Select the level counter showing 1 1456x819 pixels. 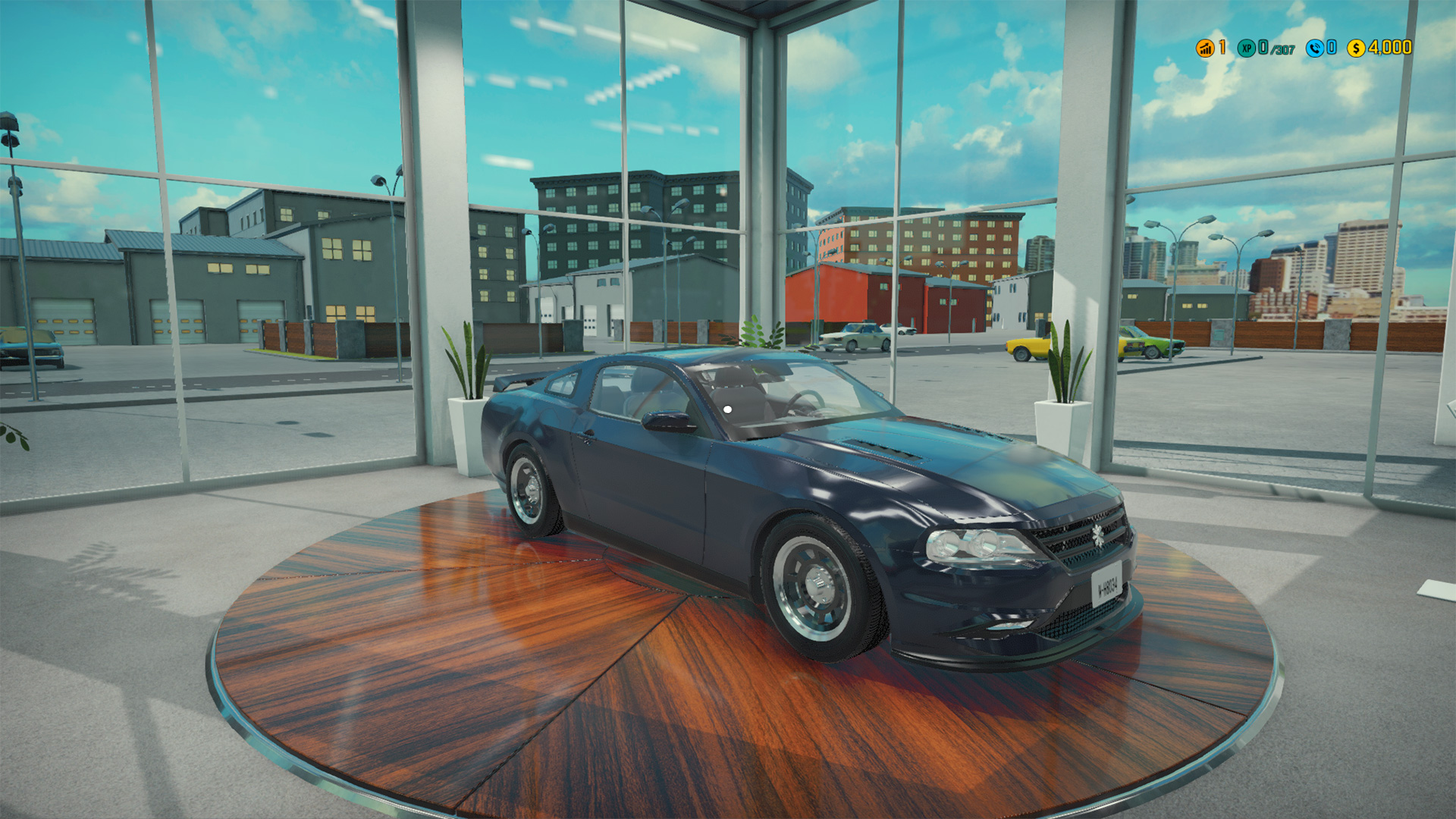1222,48
